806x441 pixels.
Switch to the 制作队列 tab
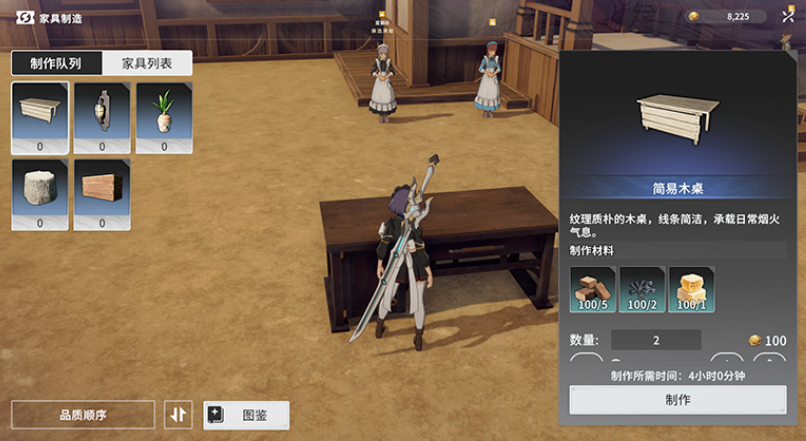pos(56,64)
